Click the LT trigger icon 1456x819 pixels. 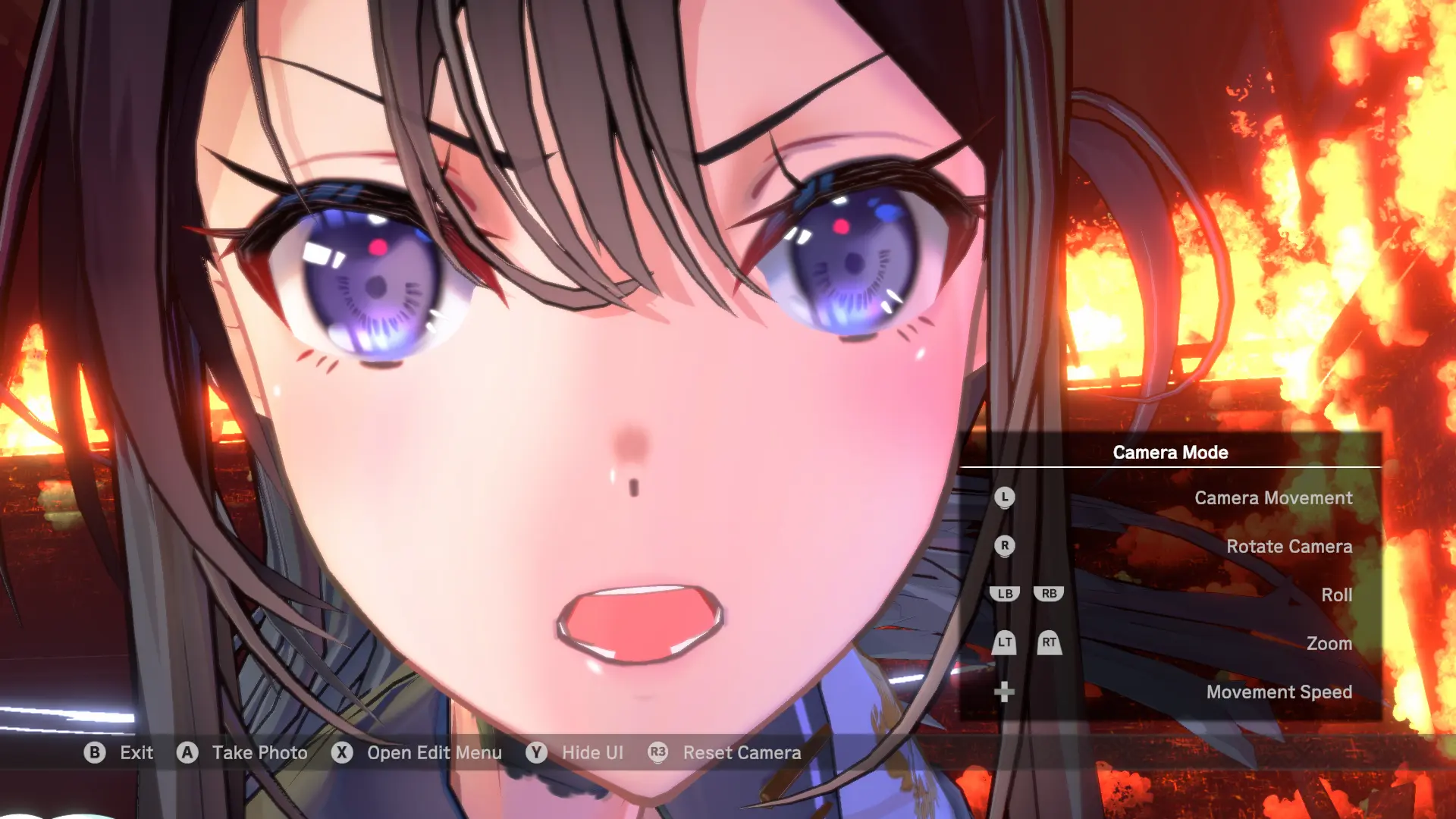pyautogui.click(x=1004, y=644)
